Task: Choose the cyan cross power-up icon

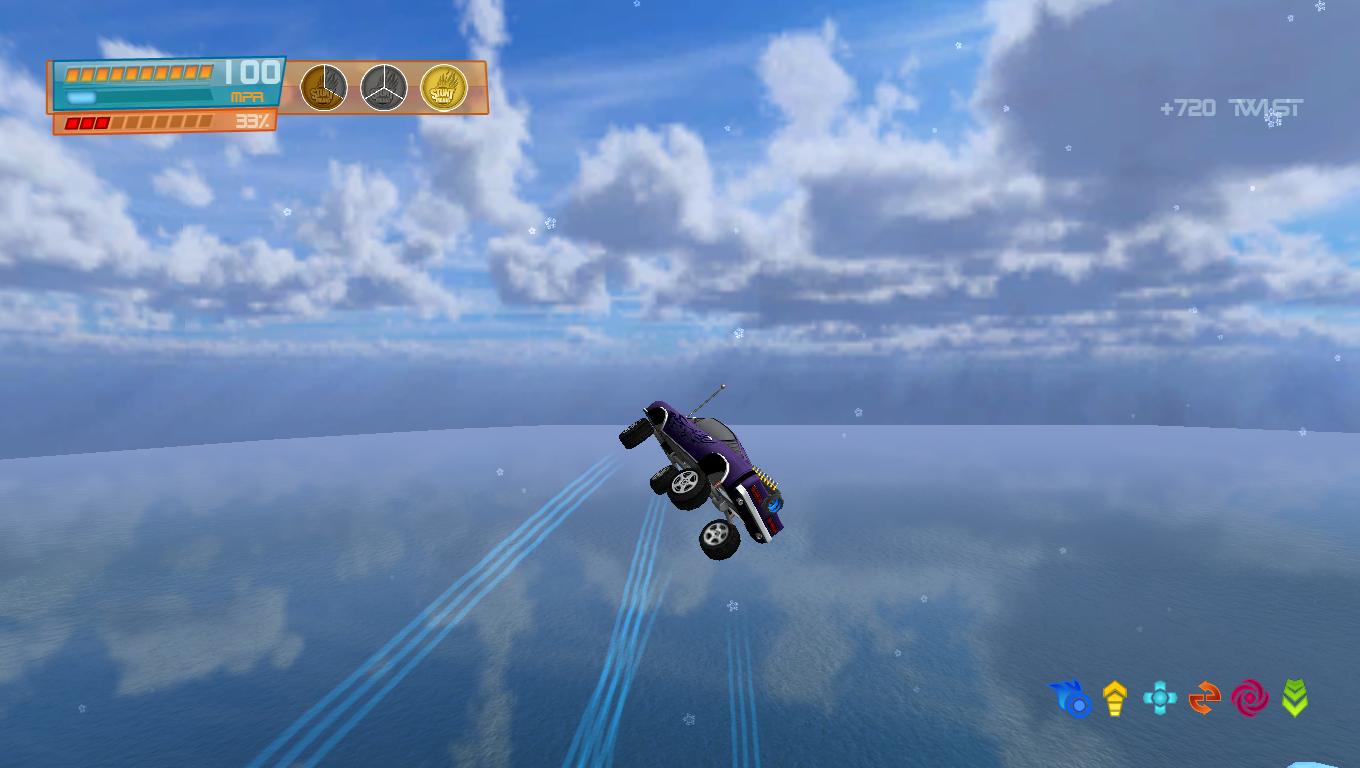Action: pos(1160,699)
